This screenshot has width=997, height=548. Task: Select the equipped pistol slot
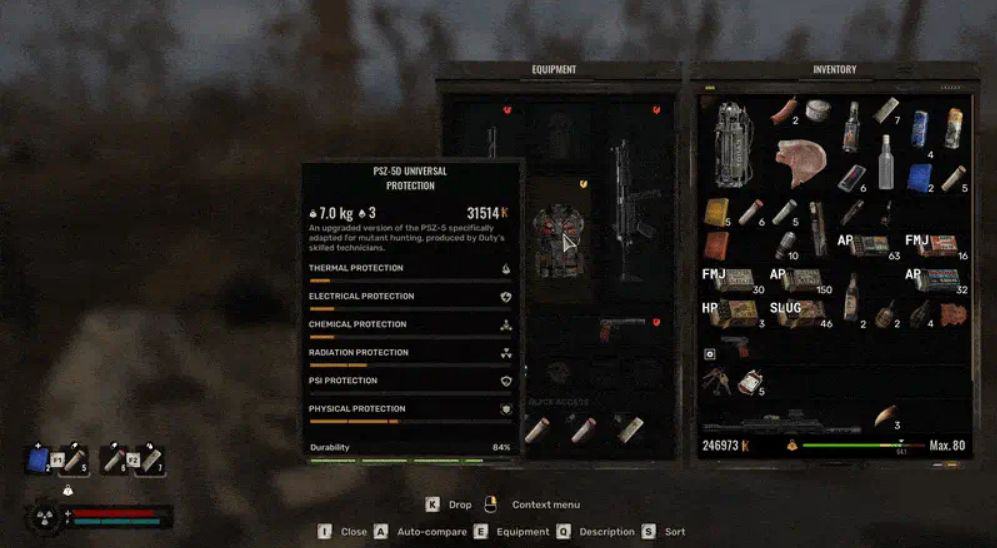point(620,330)
